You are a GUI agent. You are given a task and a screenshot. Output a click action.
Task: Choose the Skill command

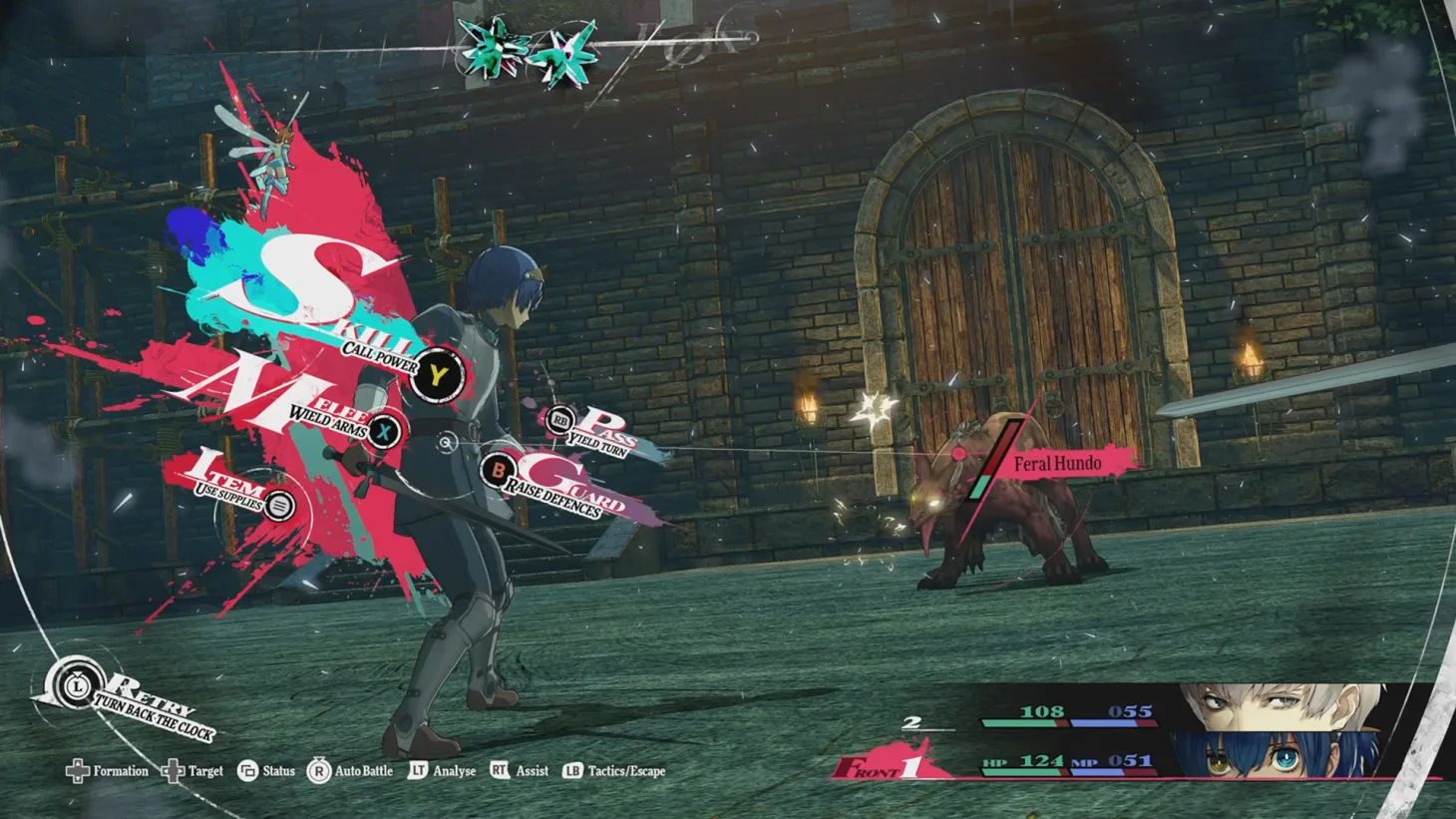pos(436,376)
